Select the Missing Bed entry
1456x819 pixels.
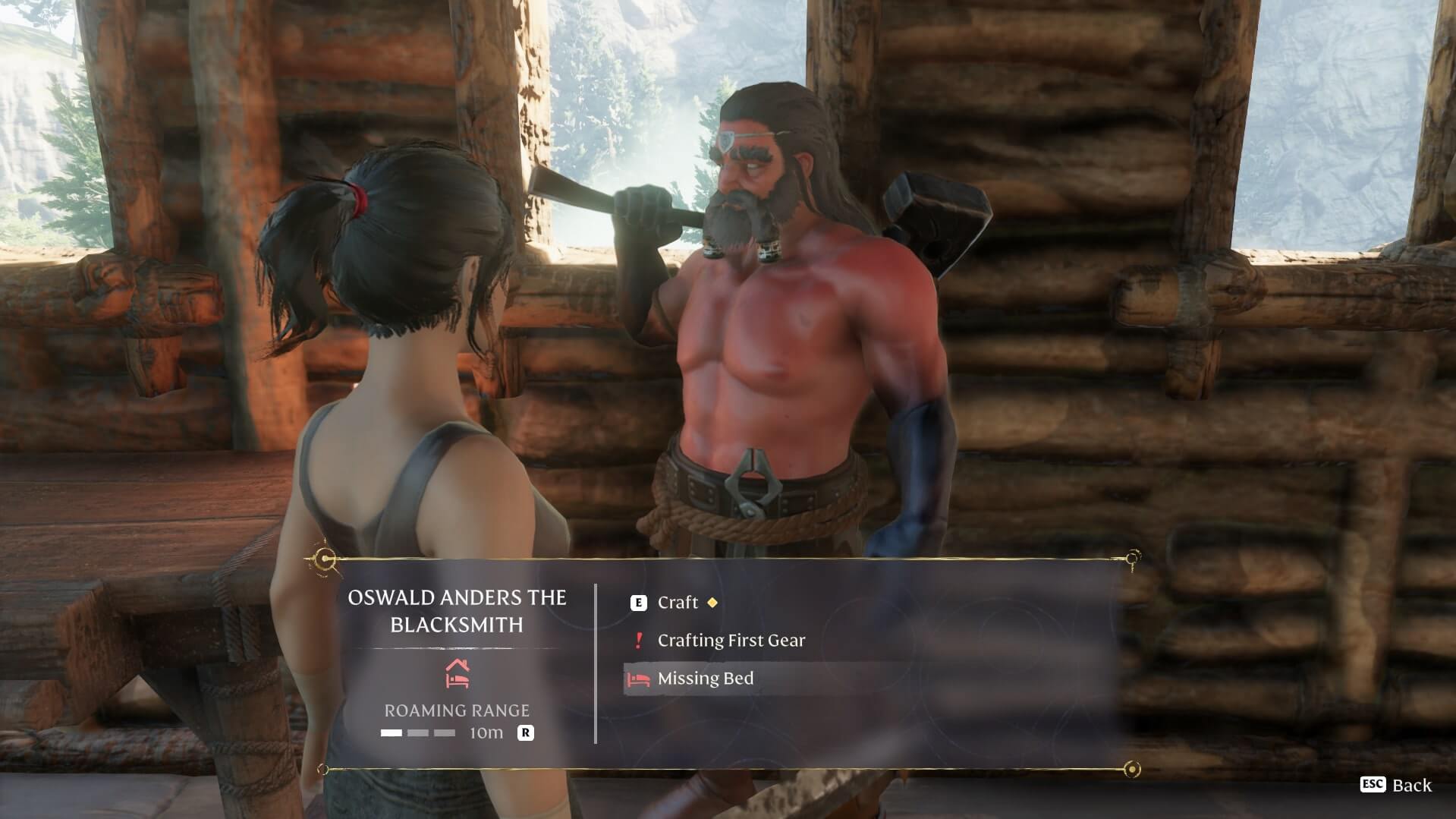(x=706, y=679)
